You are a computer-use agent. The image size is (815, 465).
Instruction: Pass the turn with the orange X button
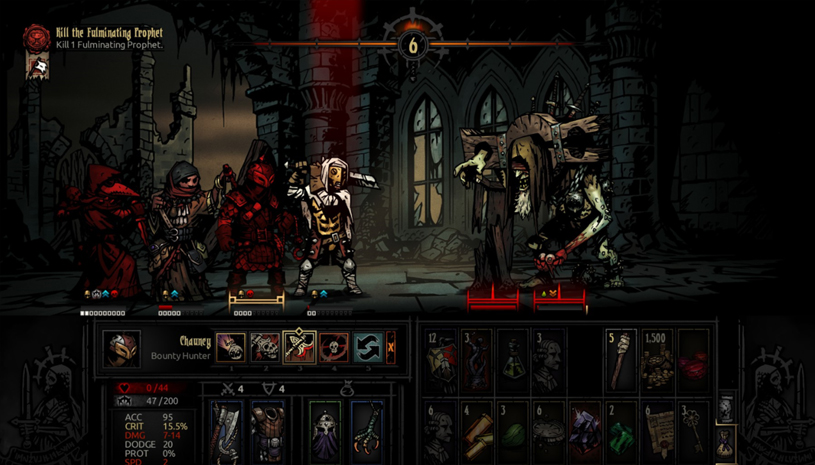(391, 348)
